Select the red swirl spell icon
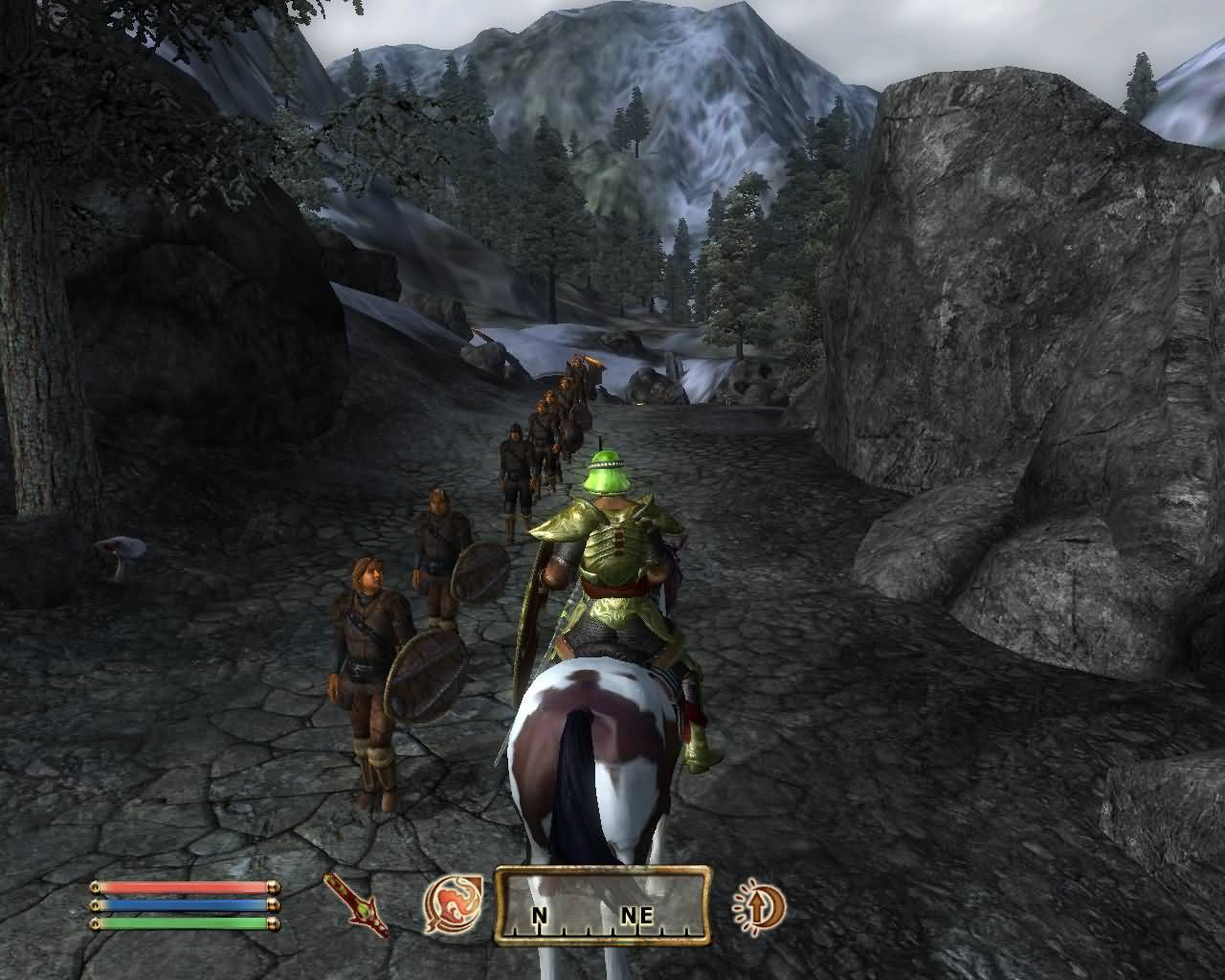This screenshot has height=980, width=1225. 447,905
